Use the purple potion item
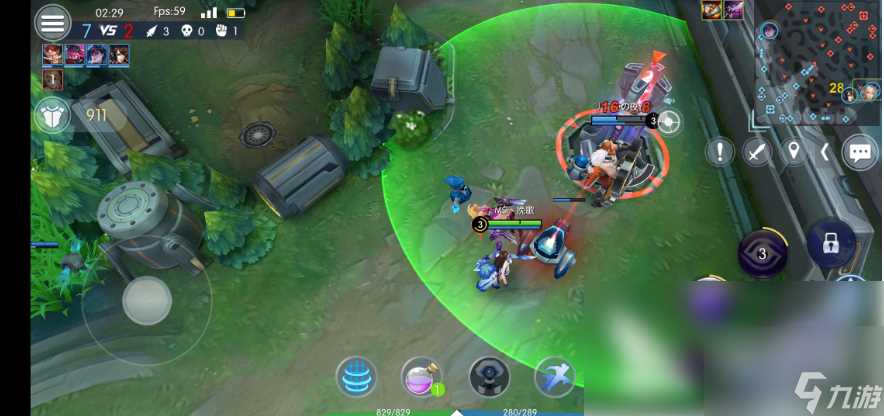 pos(421,376)
